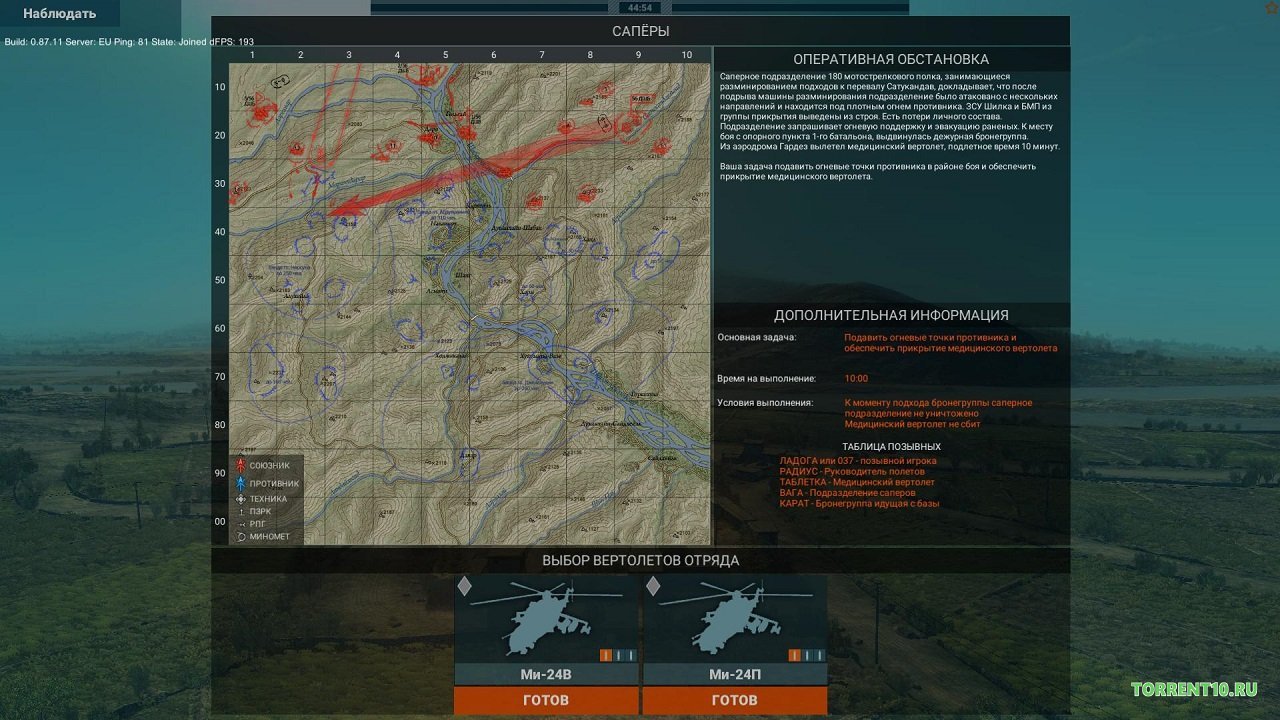Toggle enemy markers visibility on the map
The height and width of the screenshot is (720, 1280).
coord(241,483)
